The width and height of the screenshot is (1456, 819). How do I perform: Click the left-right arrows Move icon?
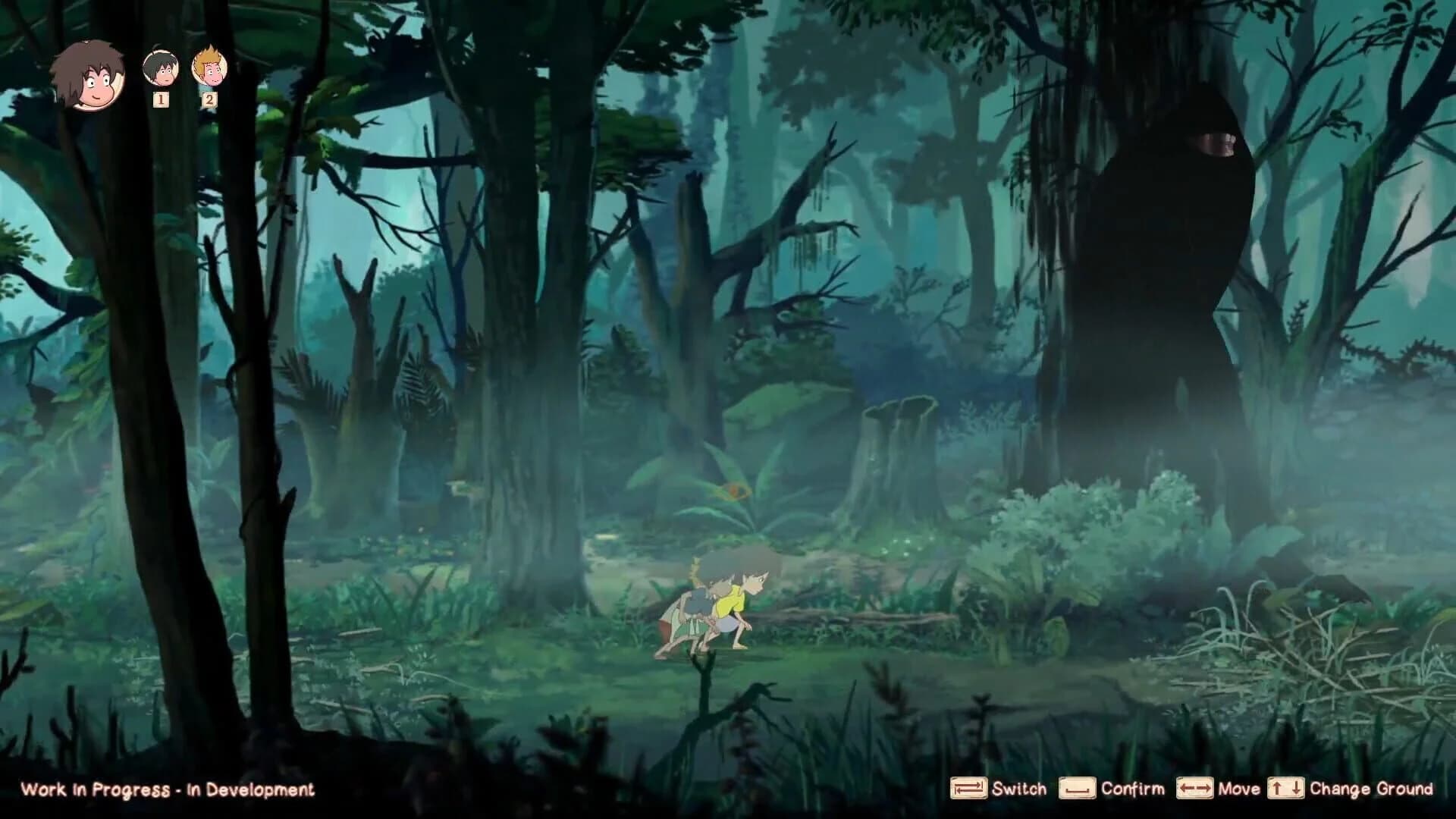(x=1194, y=789)
